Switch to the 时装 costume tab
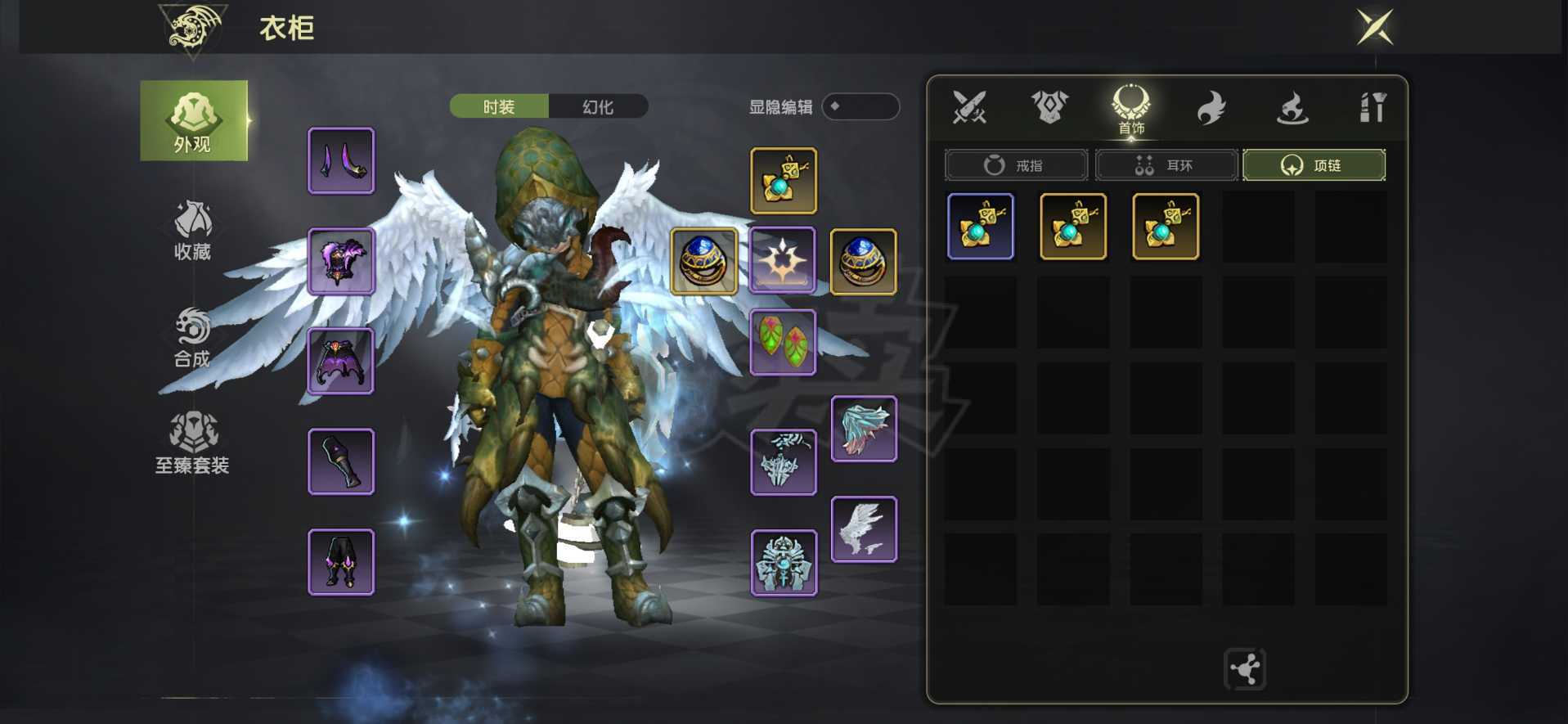This screenshot has height=724, width=1568. tap(499, 106)
